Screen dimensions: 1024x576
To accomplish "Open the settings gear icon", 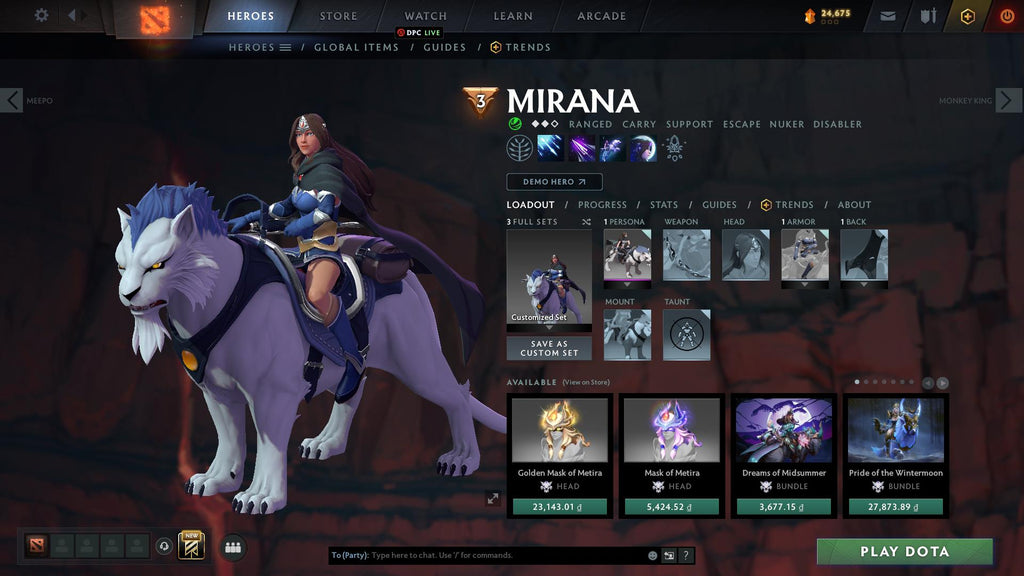I will (x=41, y=15).
